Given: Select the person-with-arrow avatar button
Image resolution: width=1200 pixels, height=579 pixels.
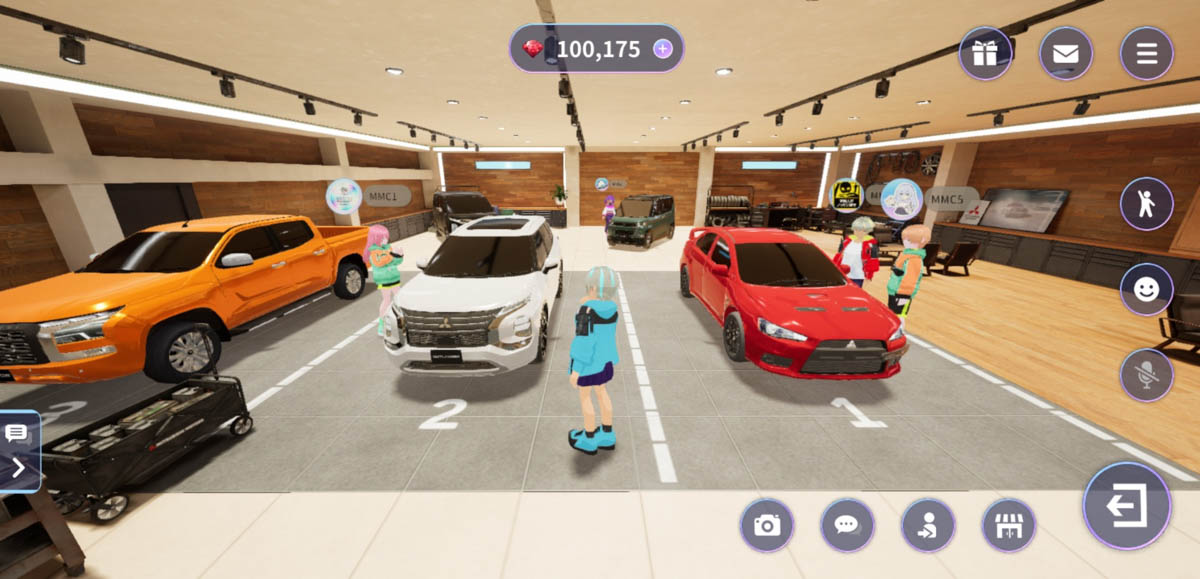Looking at the screenshot, I should click(x=928, y=525).
